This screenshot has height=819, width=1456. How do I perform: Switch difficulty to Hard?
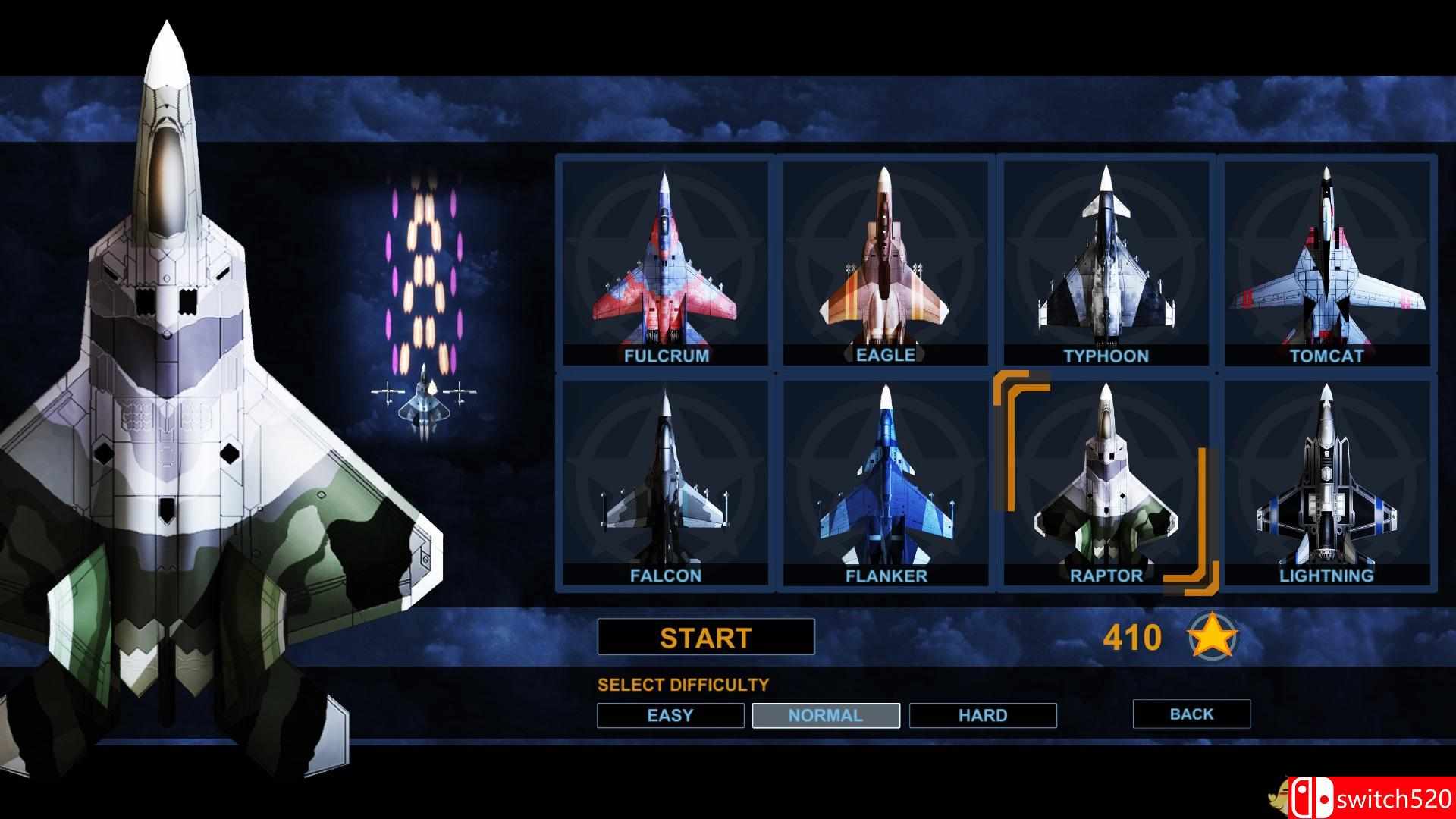pyautogui.click(x=983, y=715)
